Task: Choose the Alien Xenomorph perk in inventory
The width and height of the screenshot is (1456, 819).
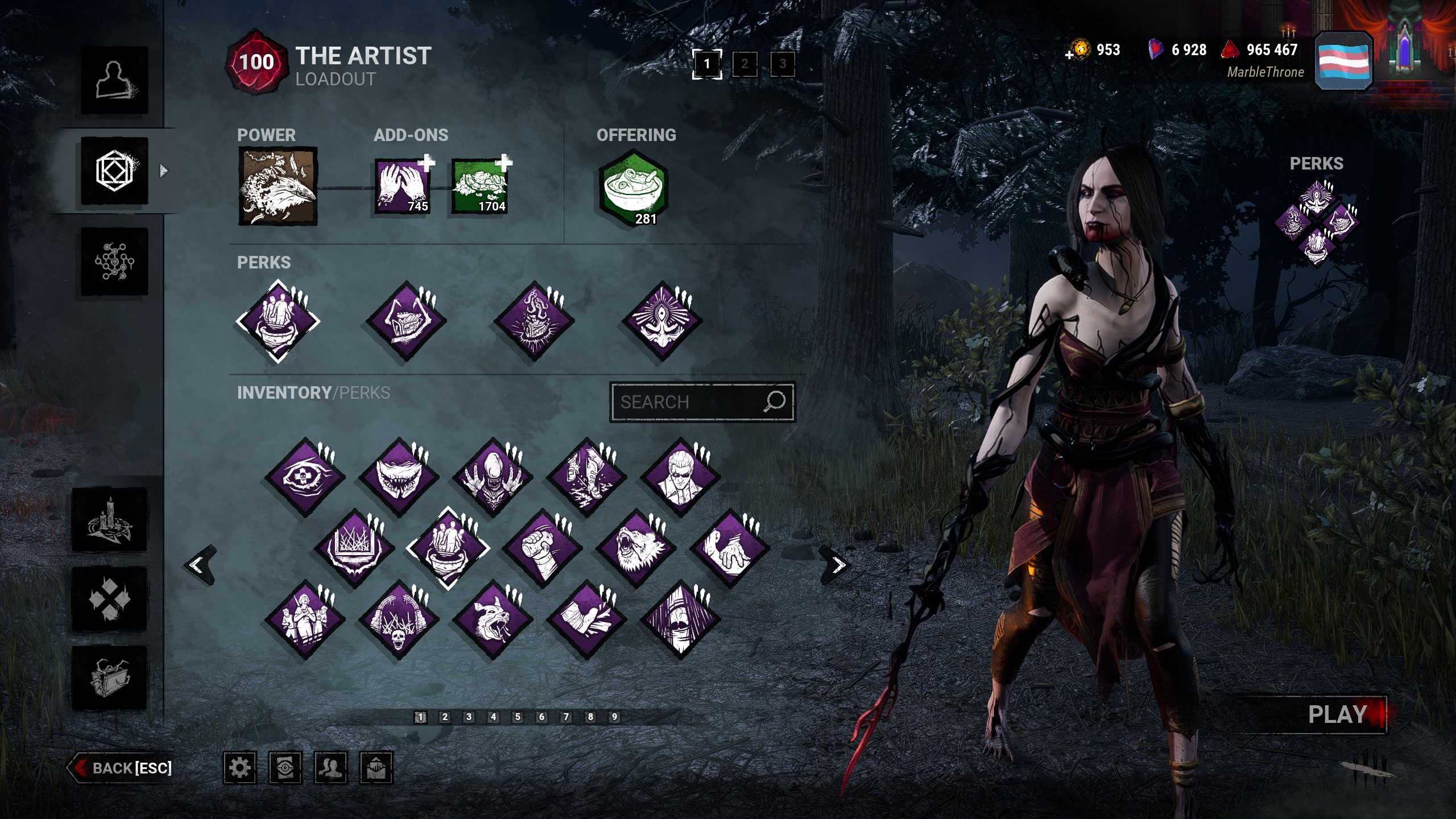Action: click(x=493, y=477)
